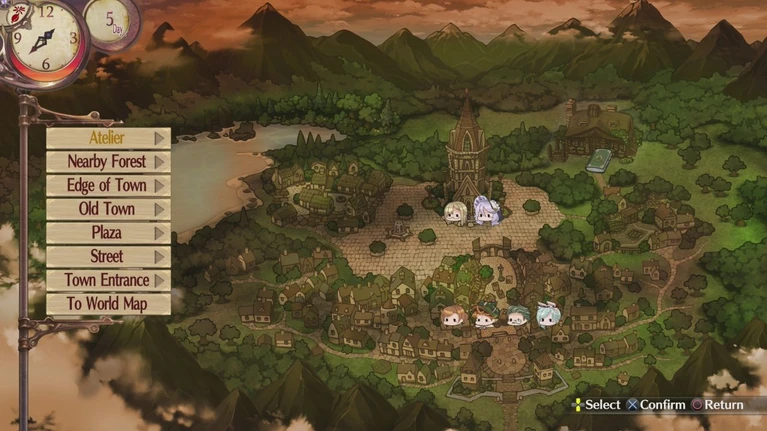
Task: Open the Old Town location
Action: 107,210
